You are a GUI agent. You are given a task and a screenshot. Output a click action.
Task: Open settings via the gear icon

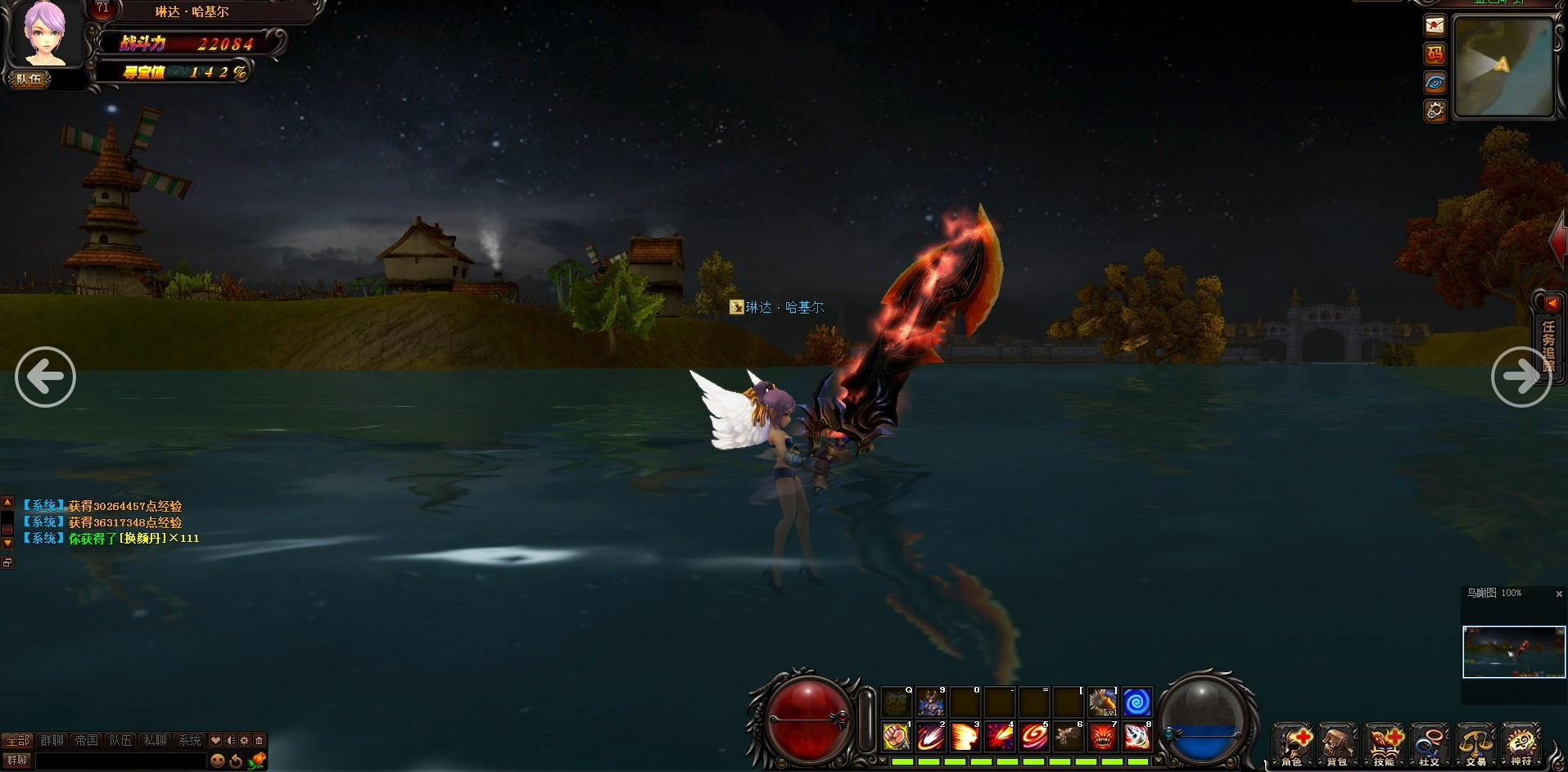[1435, 110]
